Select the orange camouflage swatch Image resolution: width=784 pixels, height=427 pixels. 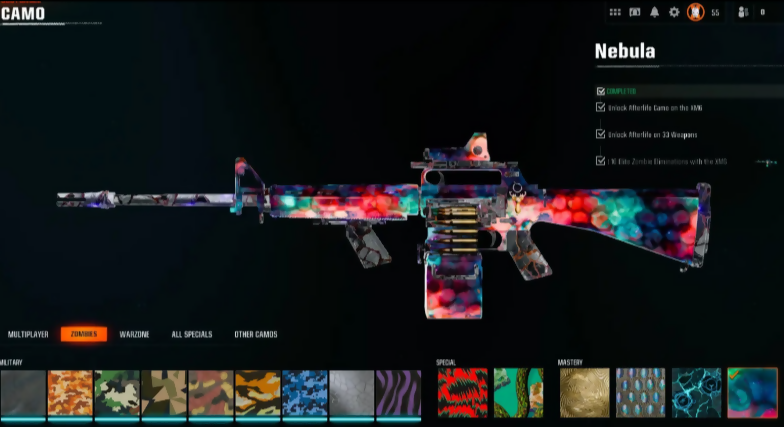tap(70, 392)
